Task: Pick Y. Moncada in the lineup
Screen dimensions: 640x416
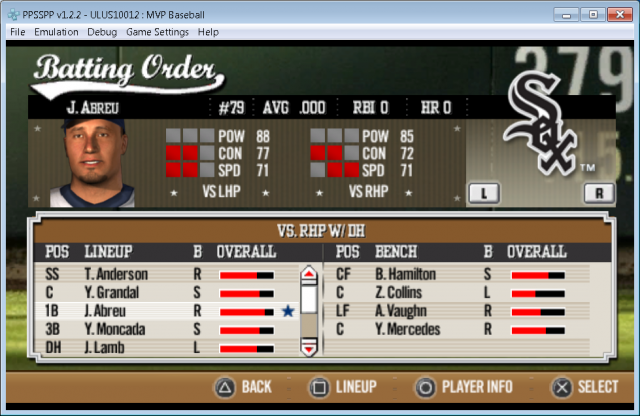Action: point(116,329)
